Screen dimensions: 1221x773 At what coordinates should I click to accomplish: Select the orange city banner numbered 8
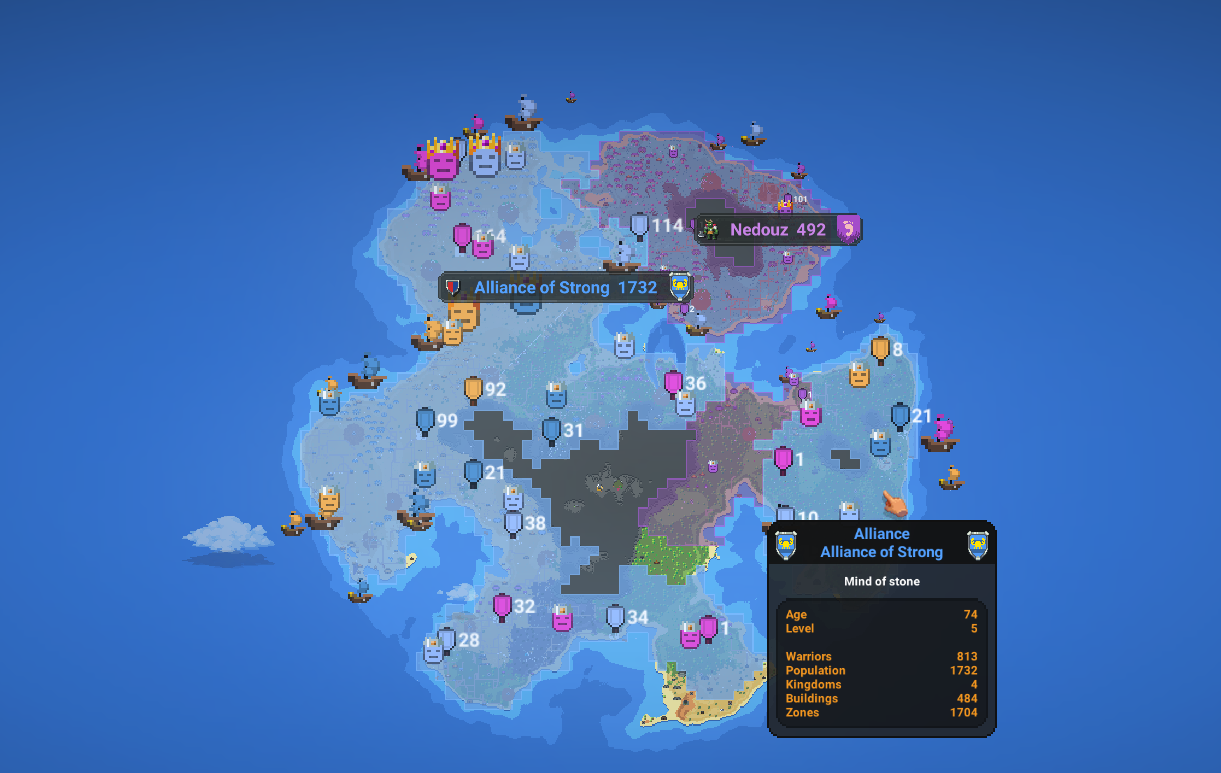click(880, 350)
